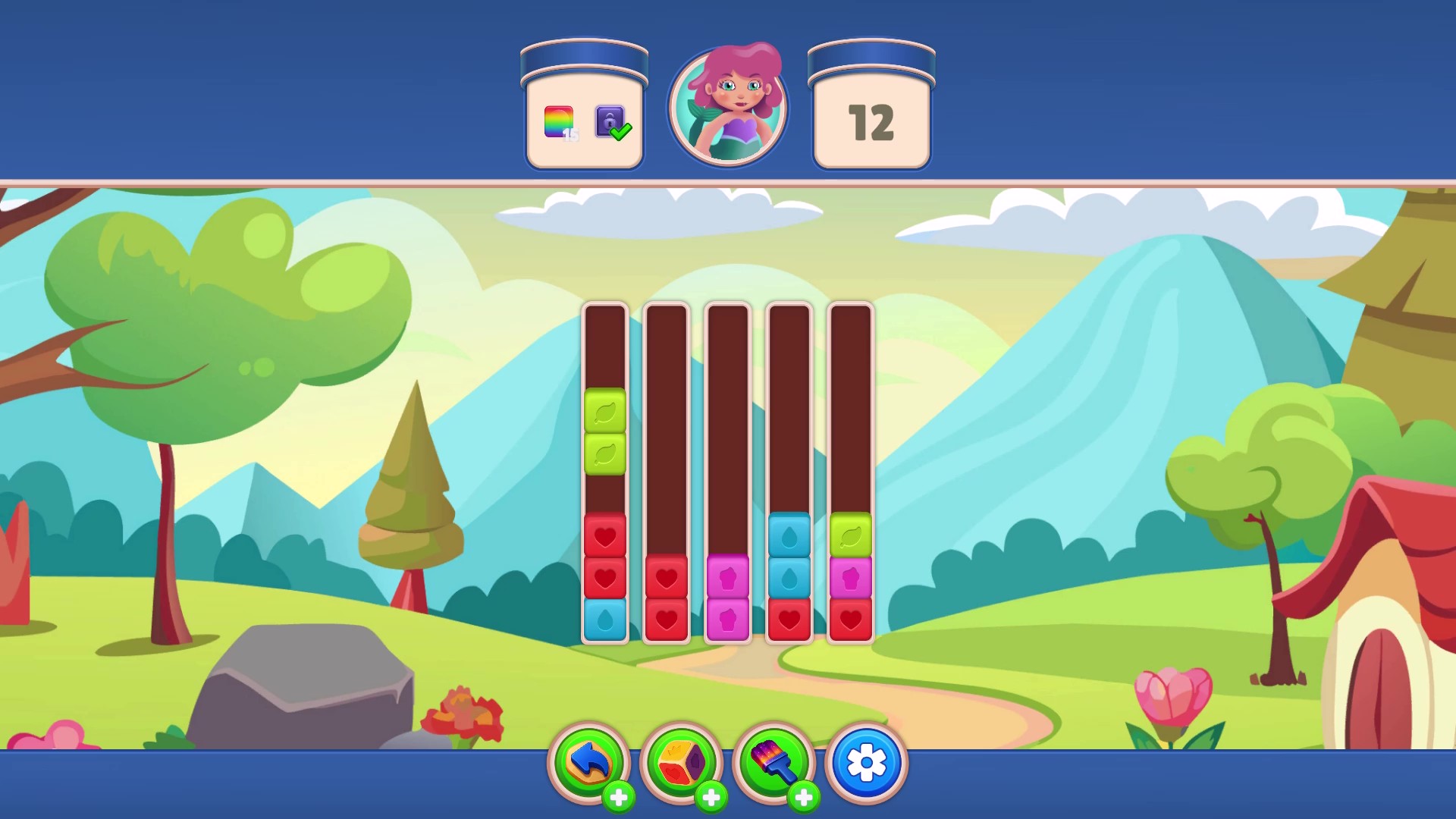Screen dimensions: 1456x819
Task: Tap the purple lock icon with green checkmark
Action: pos(610,121)
